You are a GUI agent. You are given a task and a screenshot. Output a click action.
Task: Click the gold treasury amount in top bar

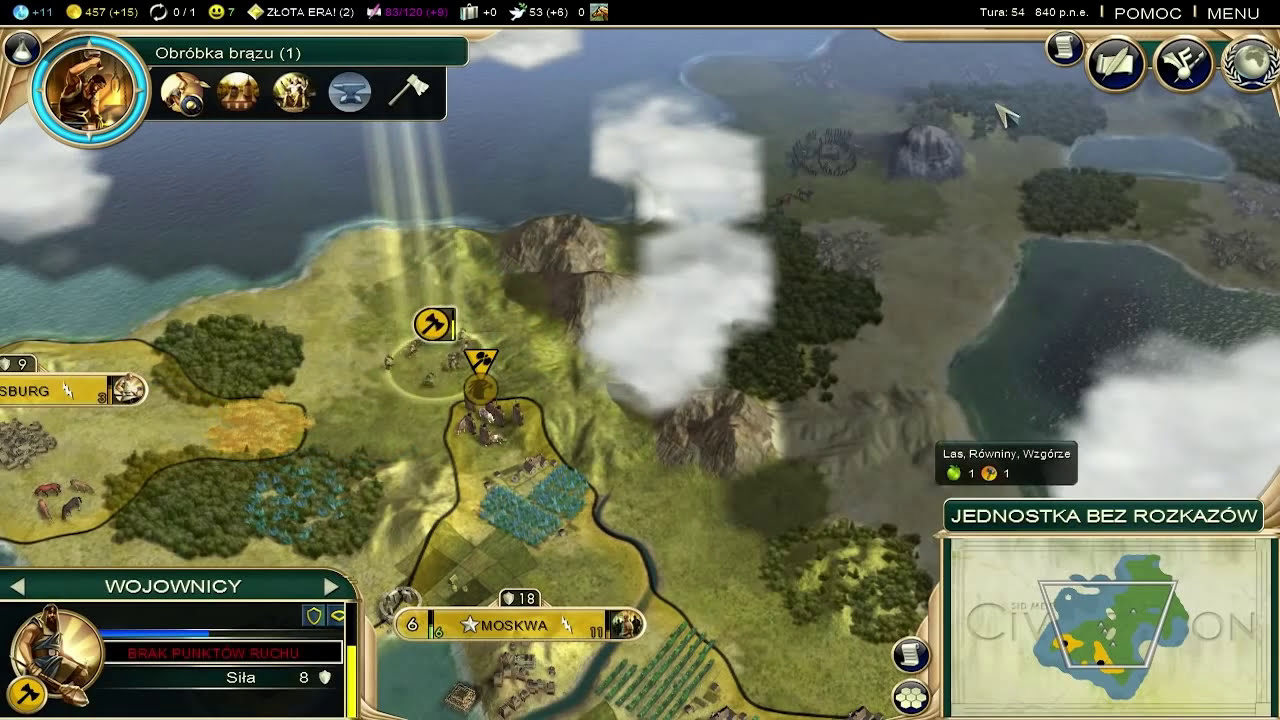102,12
